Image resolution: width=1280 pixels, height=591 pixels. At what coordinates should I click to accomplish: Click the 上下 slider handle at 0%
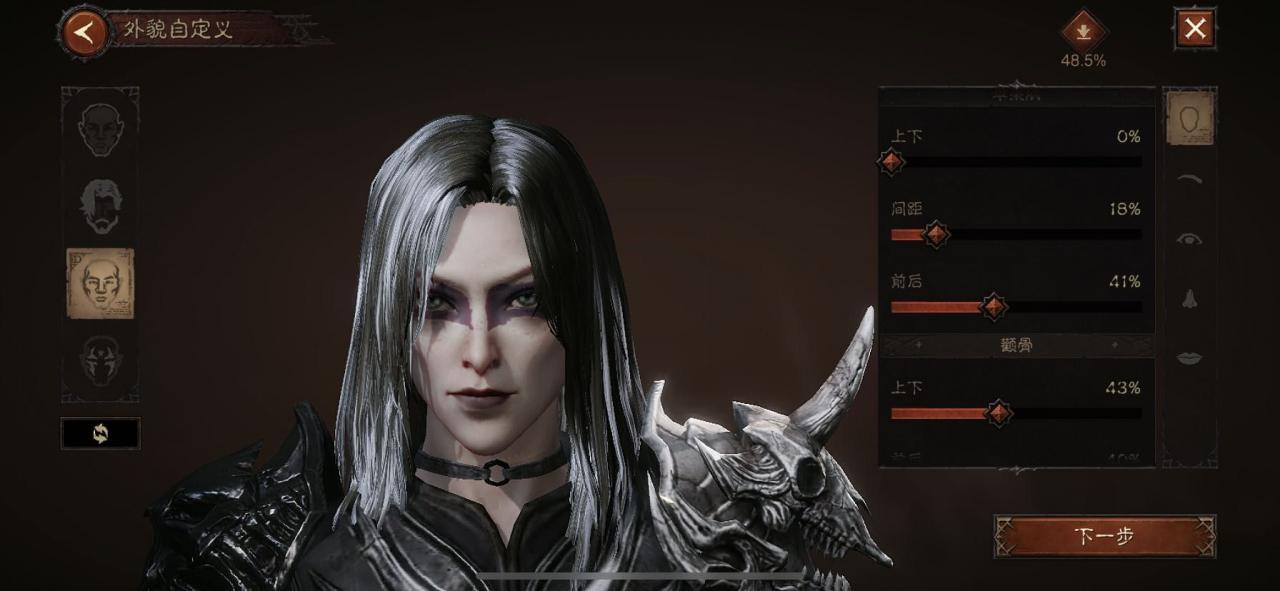tap(892, 162)
